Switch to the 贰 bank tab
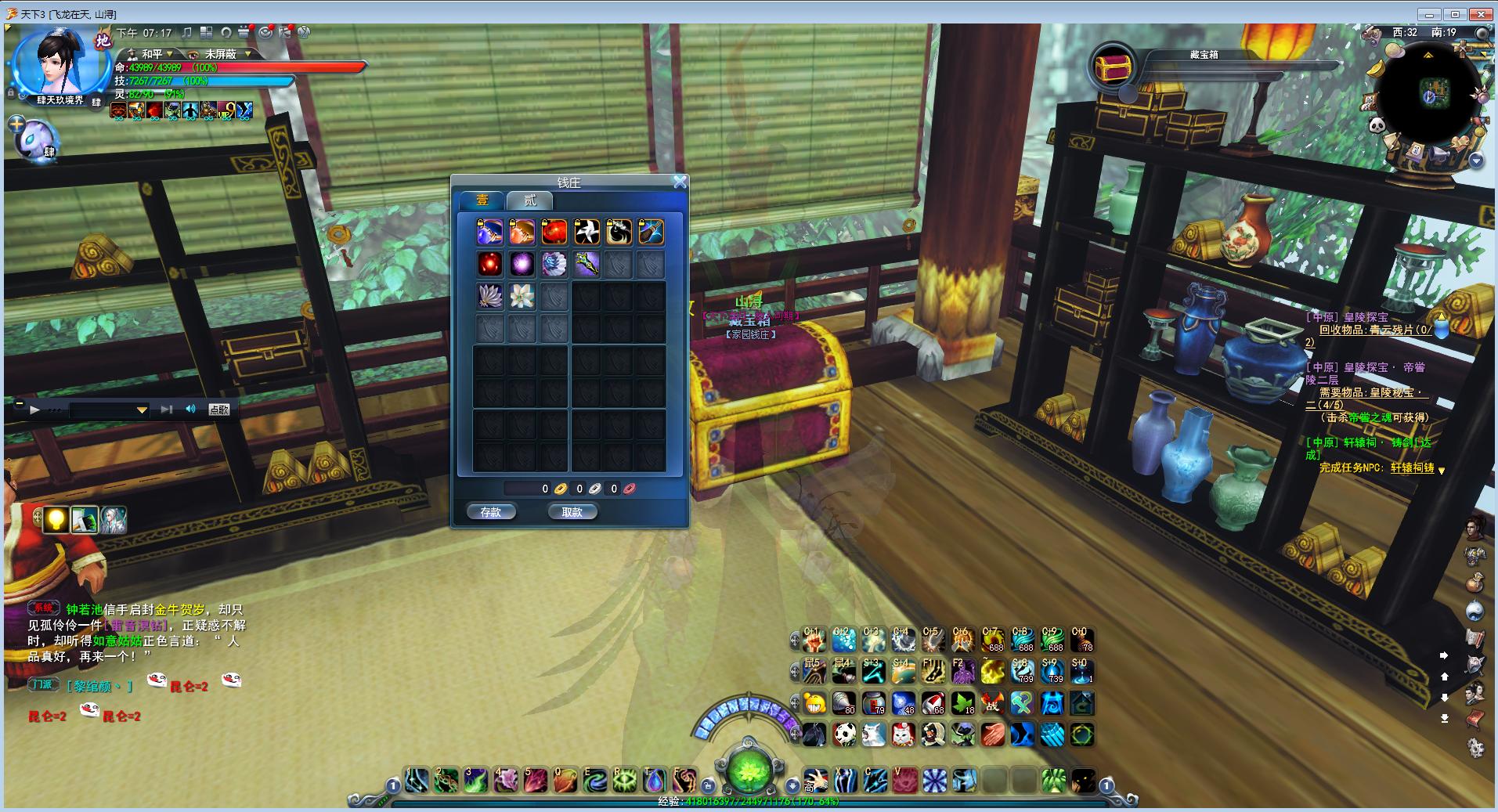The image size is (1498, 812). coord(530,200)
